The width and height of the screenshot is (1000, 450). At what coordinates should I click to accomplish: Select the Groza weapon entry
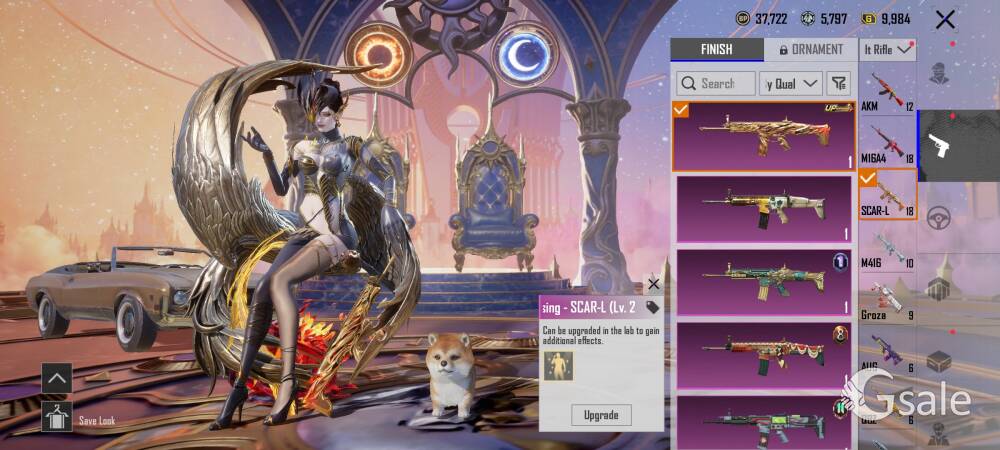tap(887, 300)
